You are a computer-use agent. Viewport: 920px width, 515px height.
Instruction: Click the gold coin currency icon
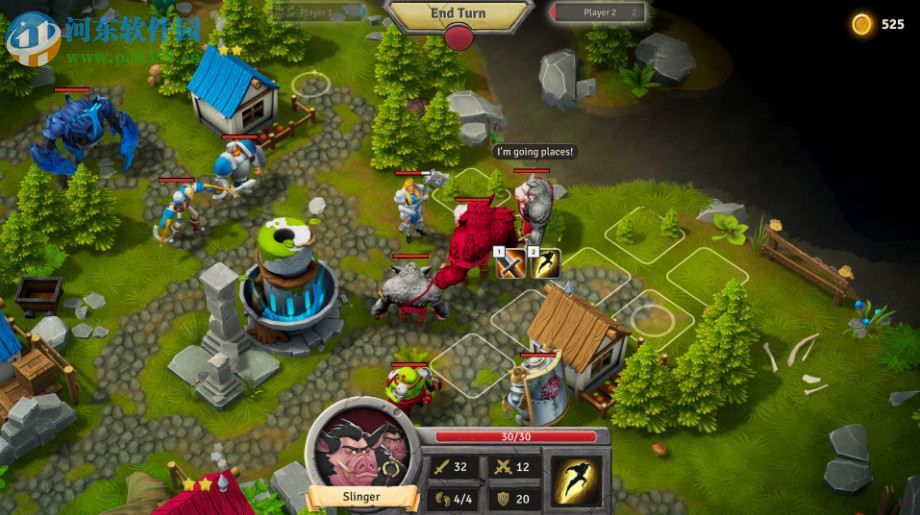pos(862,24)
